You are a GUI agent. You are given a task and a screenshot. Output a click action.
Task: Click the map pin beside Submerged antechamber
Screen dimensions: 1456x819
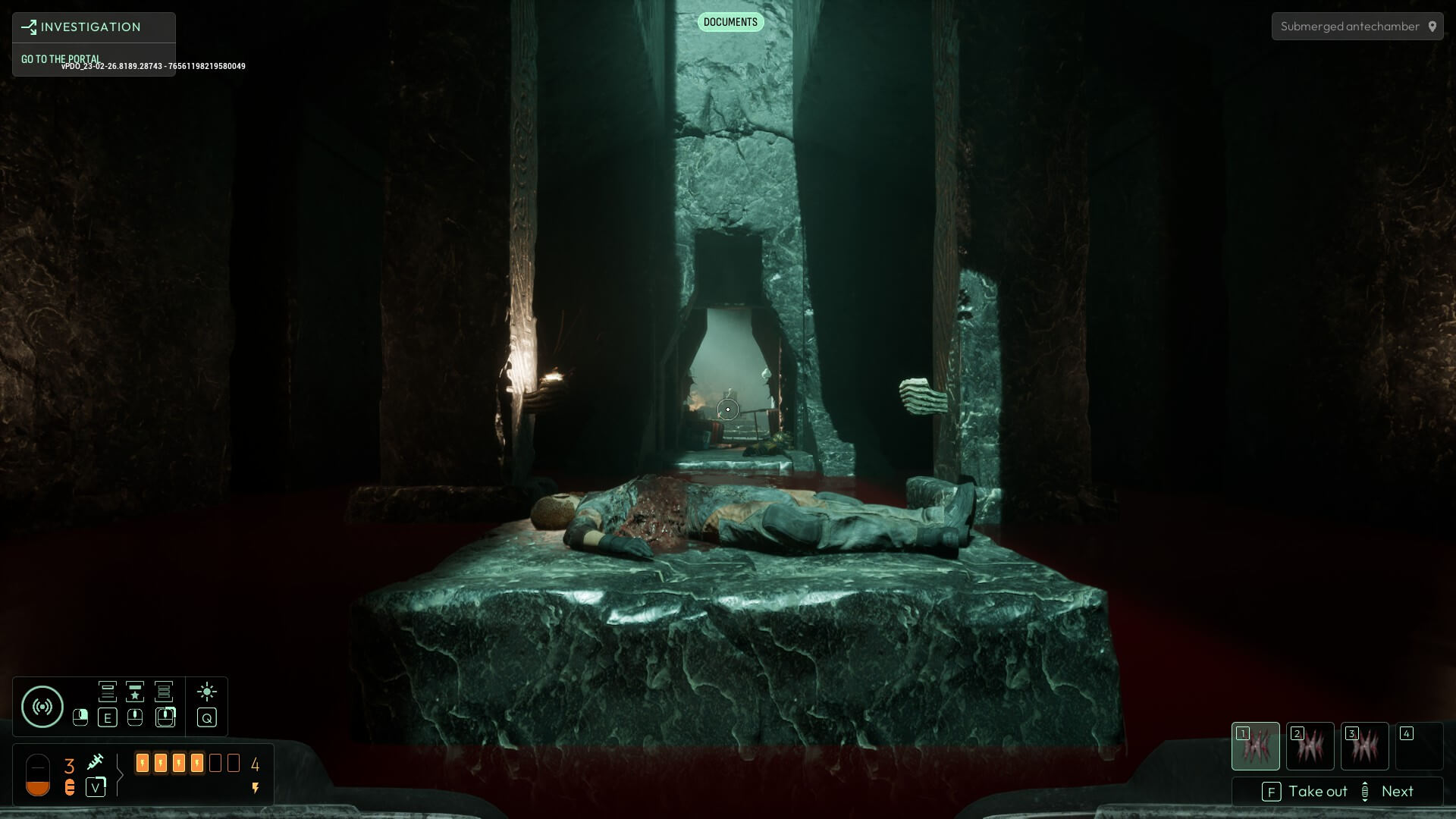tap(1434, 25)
